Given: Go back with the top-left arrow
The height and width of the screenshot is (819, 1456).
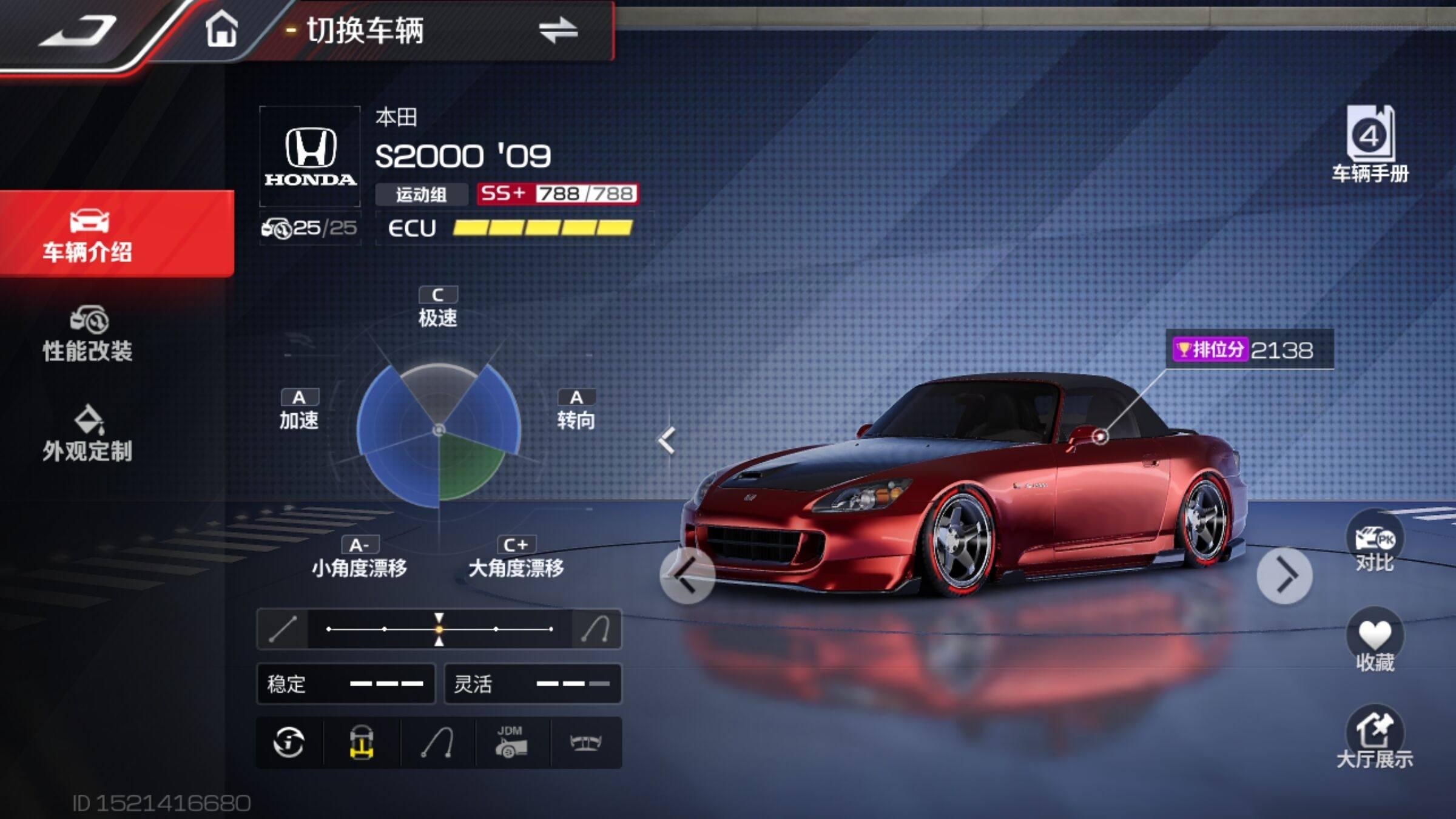Looking at the screenshot, I should (x=78, y=32).
